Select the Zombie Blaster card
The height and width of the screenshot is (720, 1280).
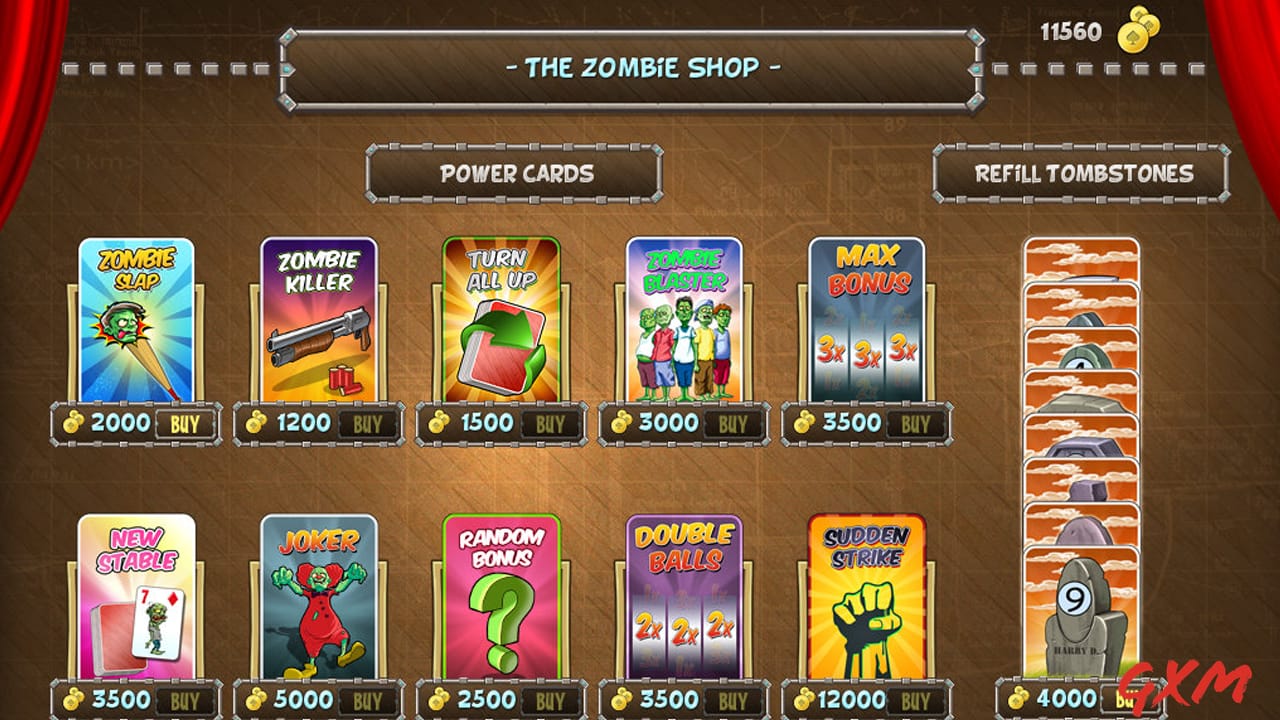pyautogui.click(x=683, y=320)
